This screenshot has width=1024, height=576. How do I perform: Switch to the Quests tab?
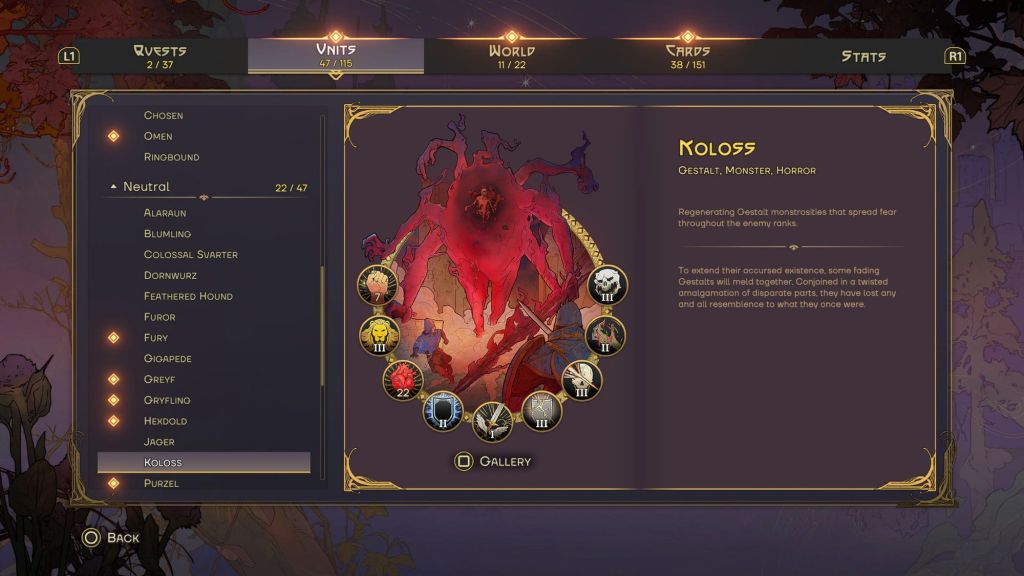pyautogui.click(x=159, y=56)
